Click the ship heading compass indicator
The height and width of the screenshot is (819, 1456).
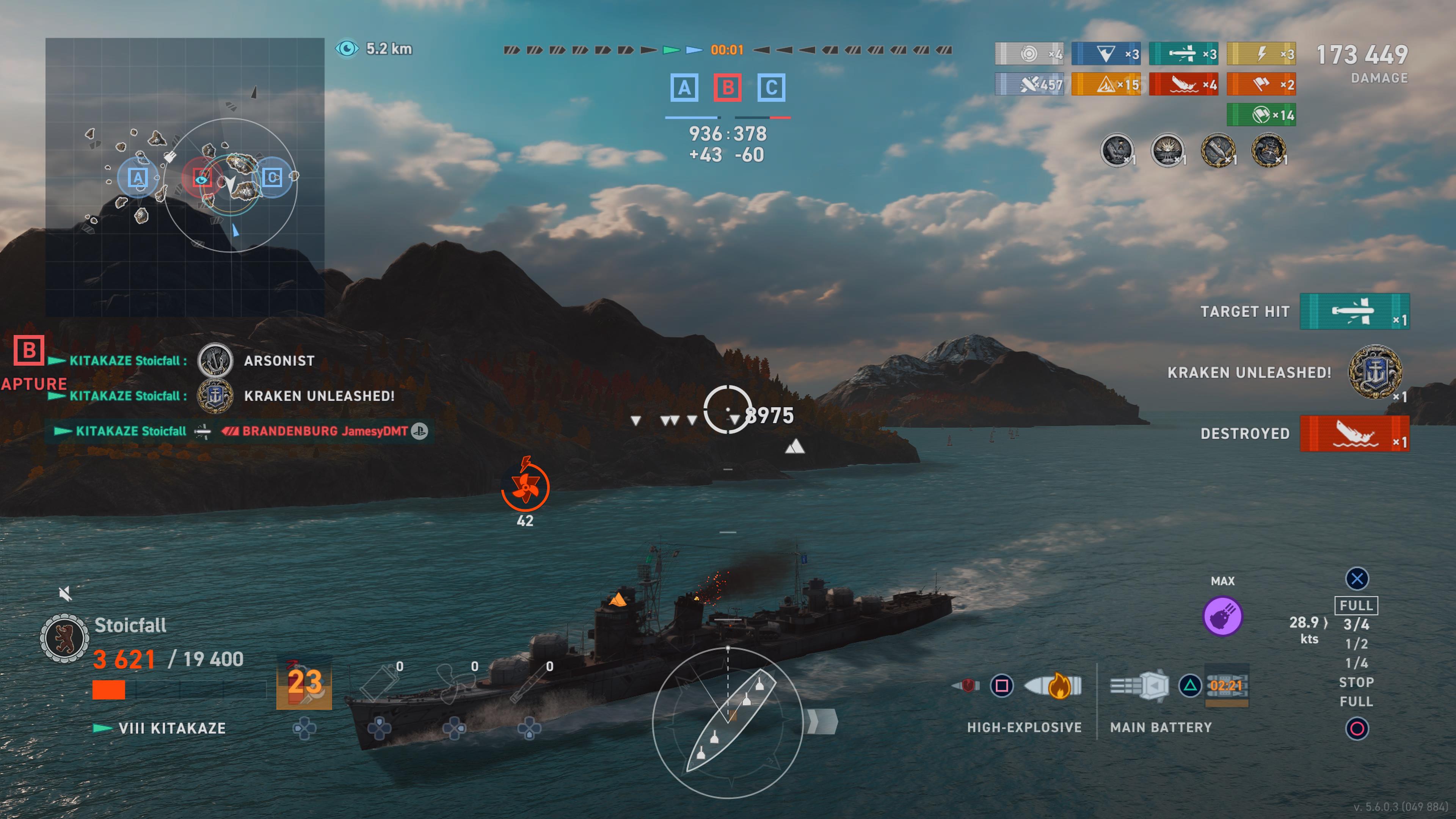(x=728, y=722)
